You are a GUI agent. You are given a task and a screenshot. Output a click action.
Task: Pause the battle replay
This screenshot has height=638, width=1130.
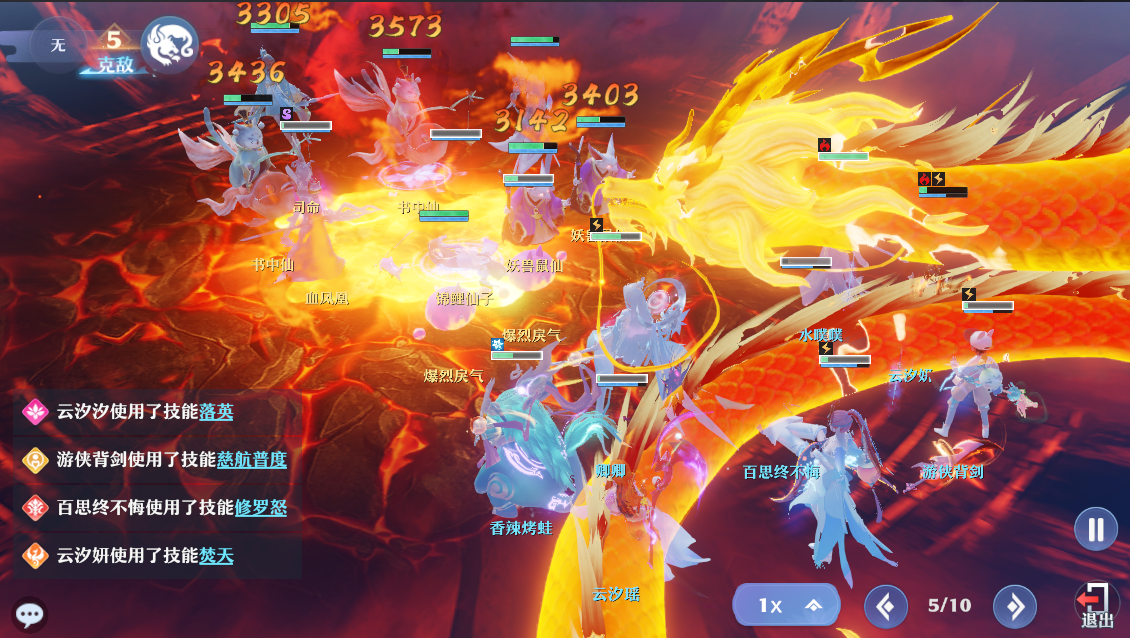(x=1096, y=529)
